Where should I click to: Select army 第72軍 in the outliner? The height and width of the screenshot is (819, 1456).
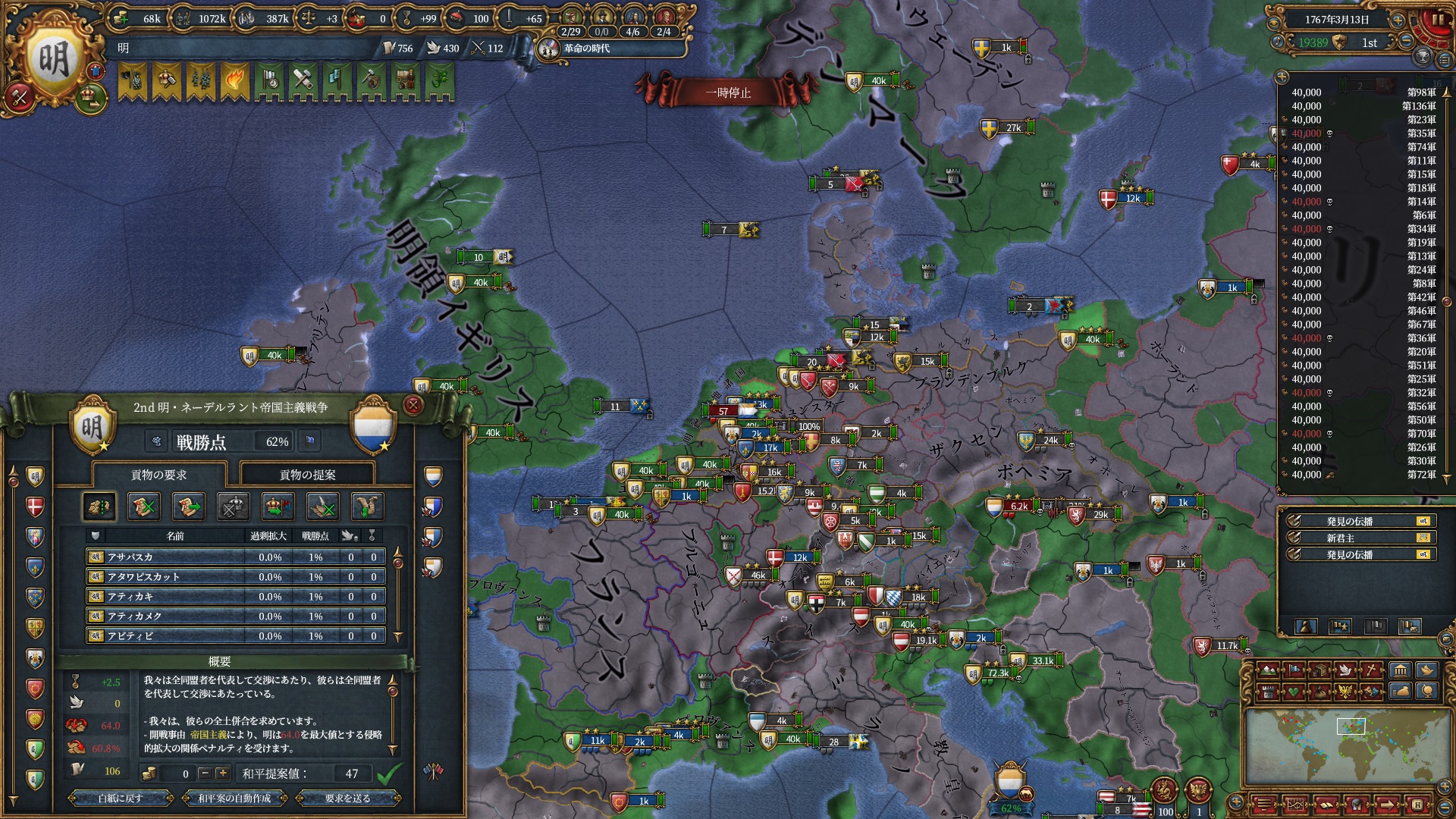[x=1363, y=475]
